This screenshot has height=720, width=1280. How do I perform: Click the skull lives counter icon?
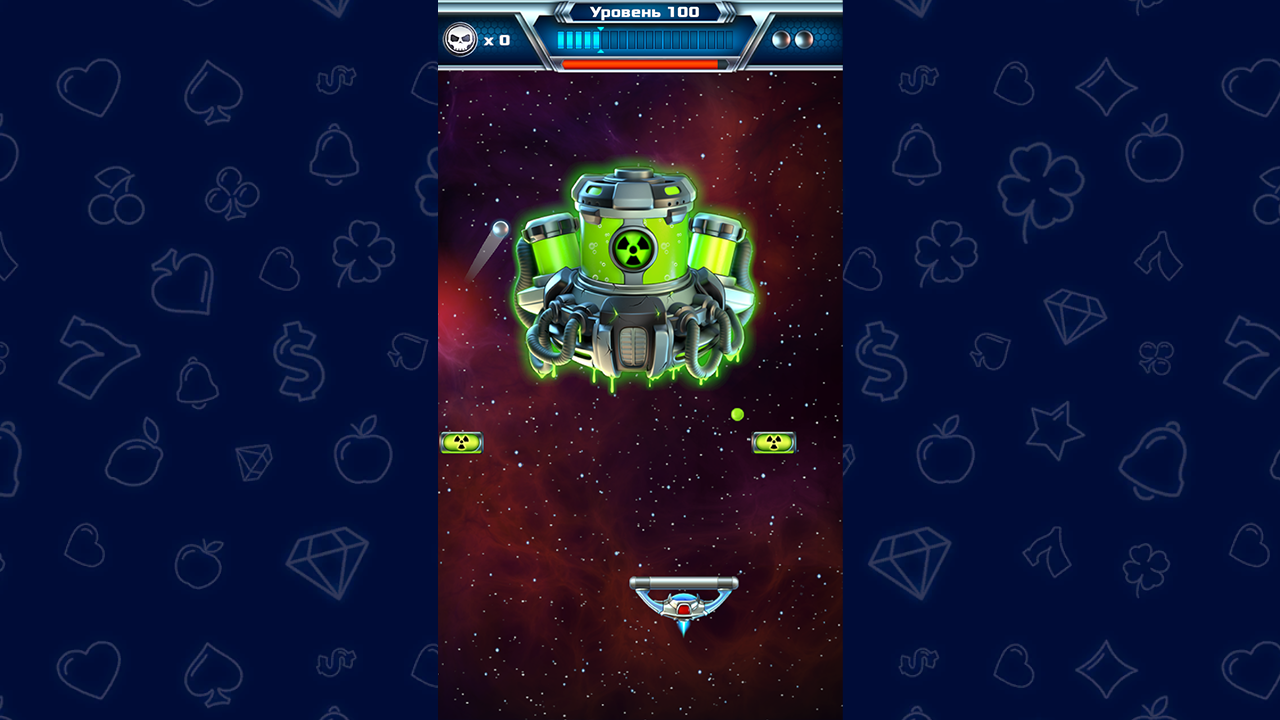point(459,38)
